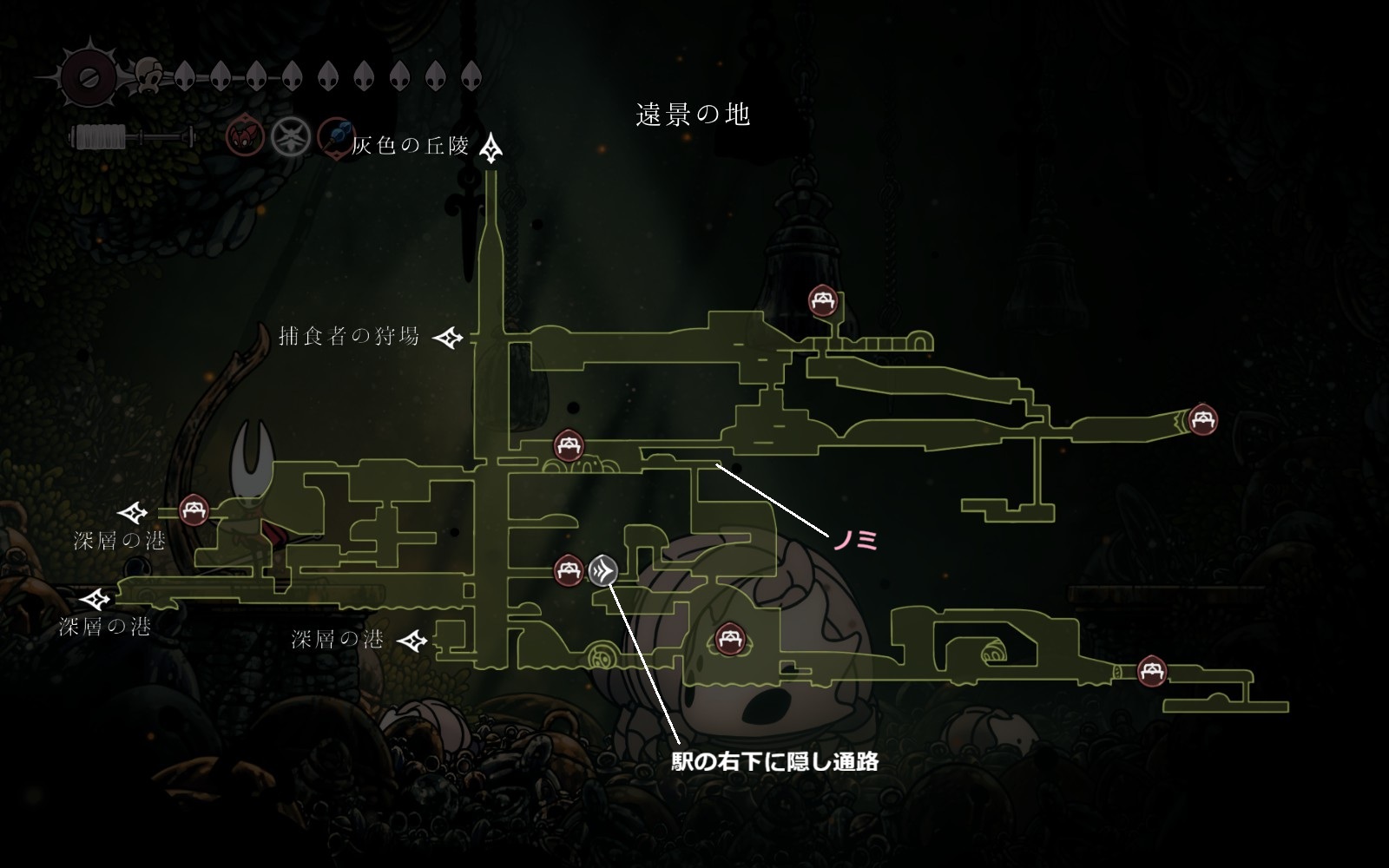The height and width of the screenshot is (868, 1389).
Task: Select the 捕食者の狩場 exit marker
Action: point(449,338)
